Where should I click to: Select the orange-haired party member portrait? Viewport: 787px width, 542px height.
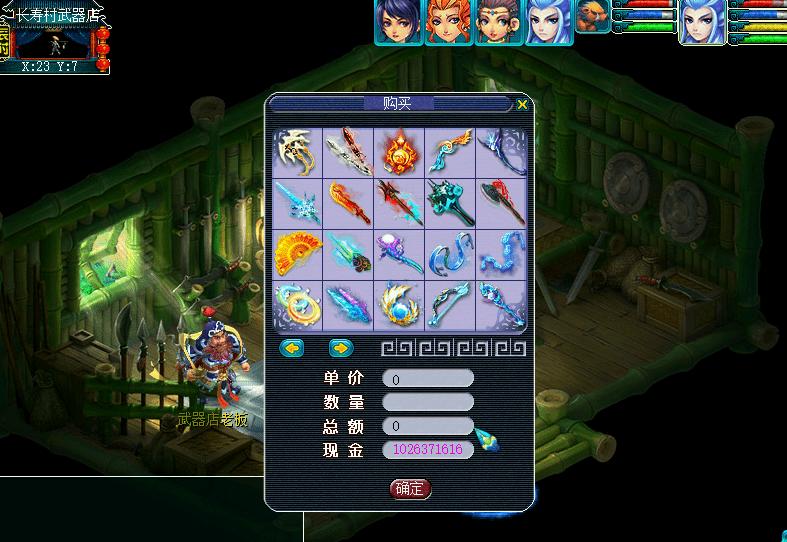coord(448,22)
